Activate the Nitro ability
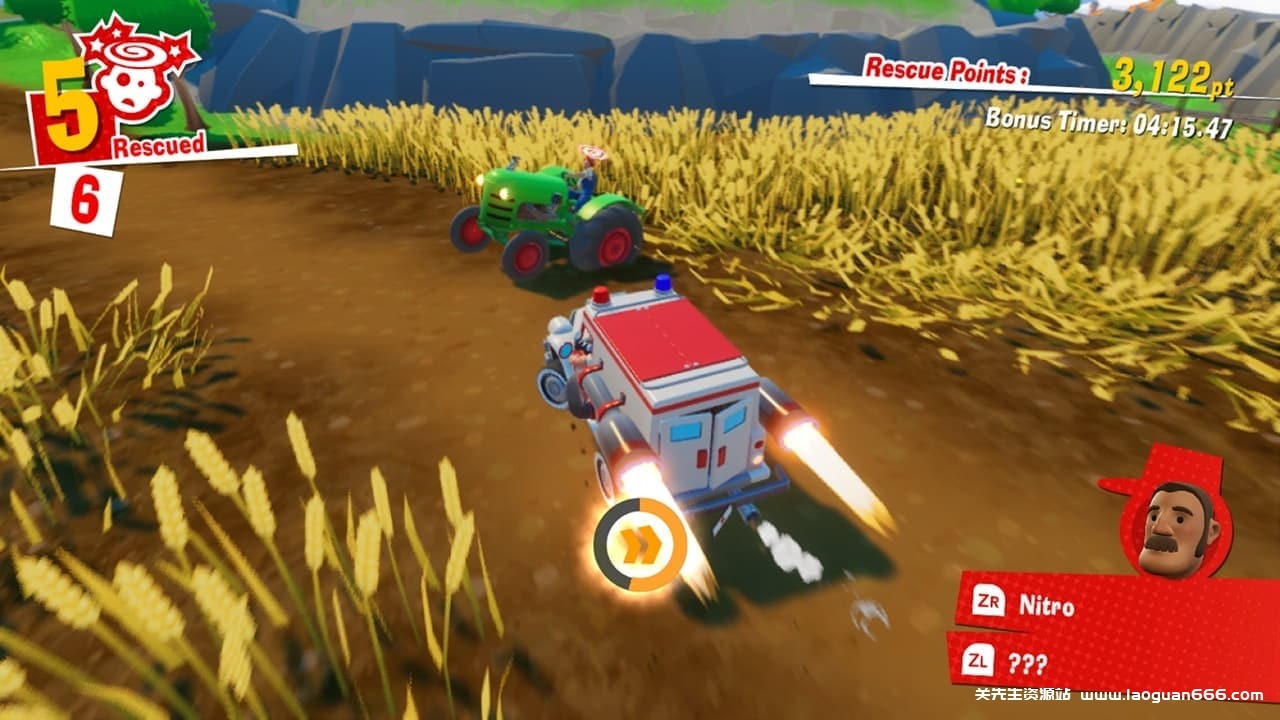 (x=1045, y=604)
